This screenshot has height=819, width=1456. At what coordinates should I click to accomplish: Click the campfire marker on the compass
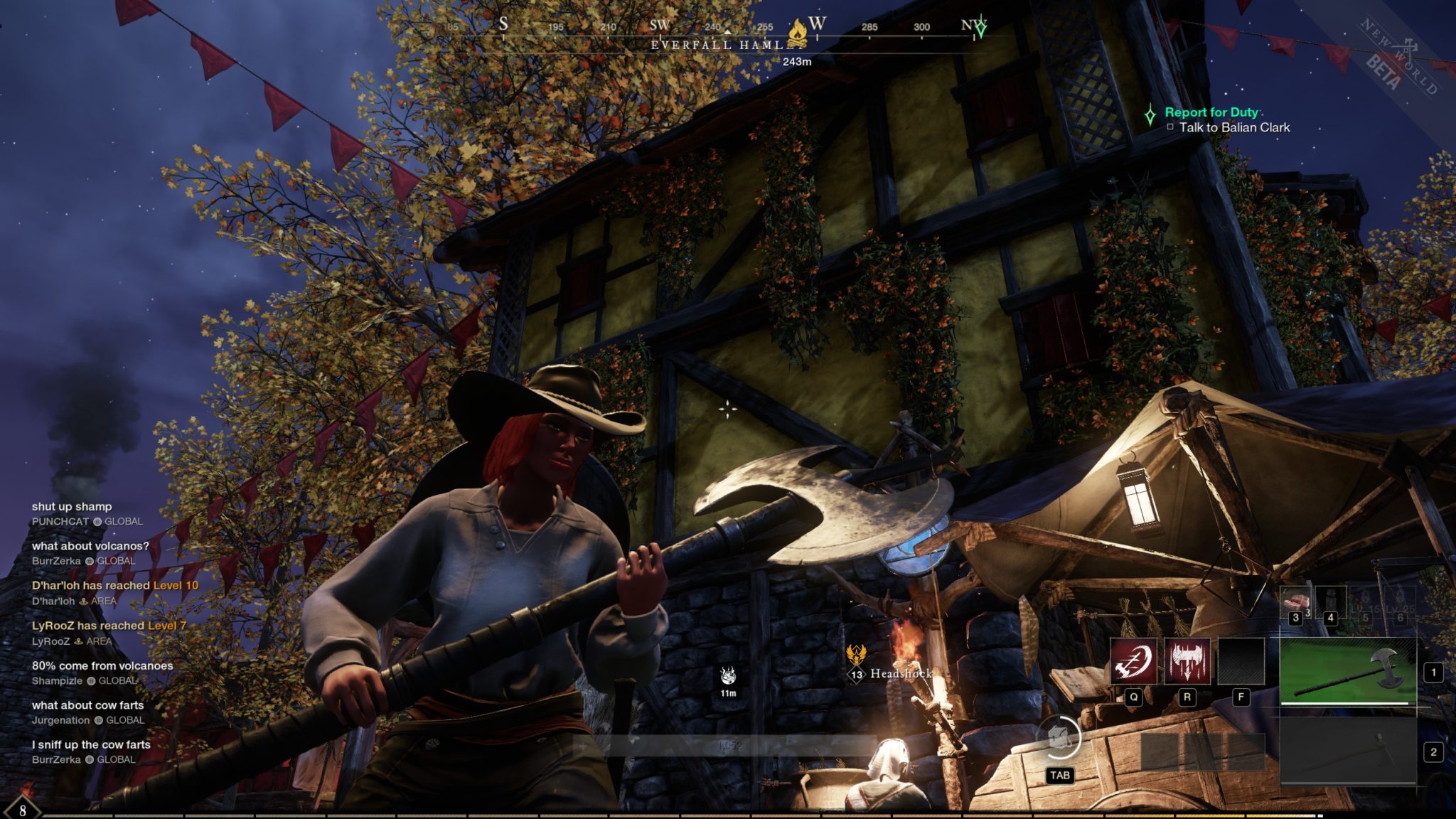[x=798, y=33]
